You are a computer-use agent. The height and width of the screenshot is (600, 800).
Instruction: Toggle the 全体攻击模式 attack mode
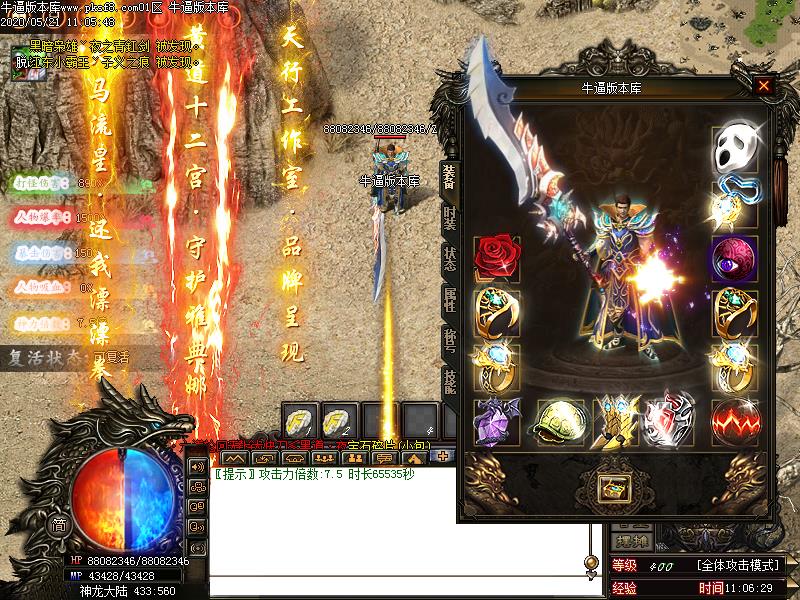[739, 566]
